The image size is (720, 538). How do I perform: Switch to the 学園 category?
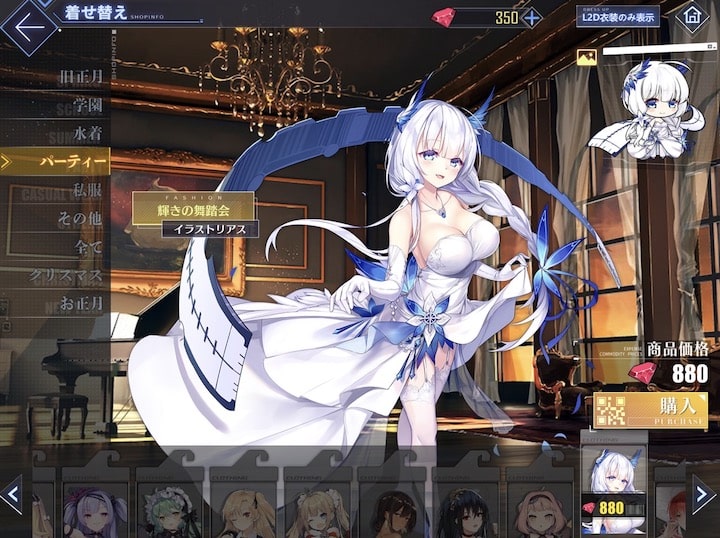pyautogui.click(x=83, y=103)
